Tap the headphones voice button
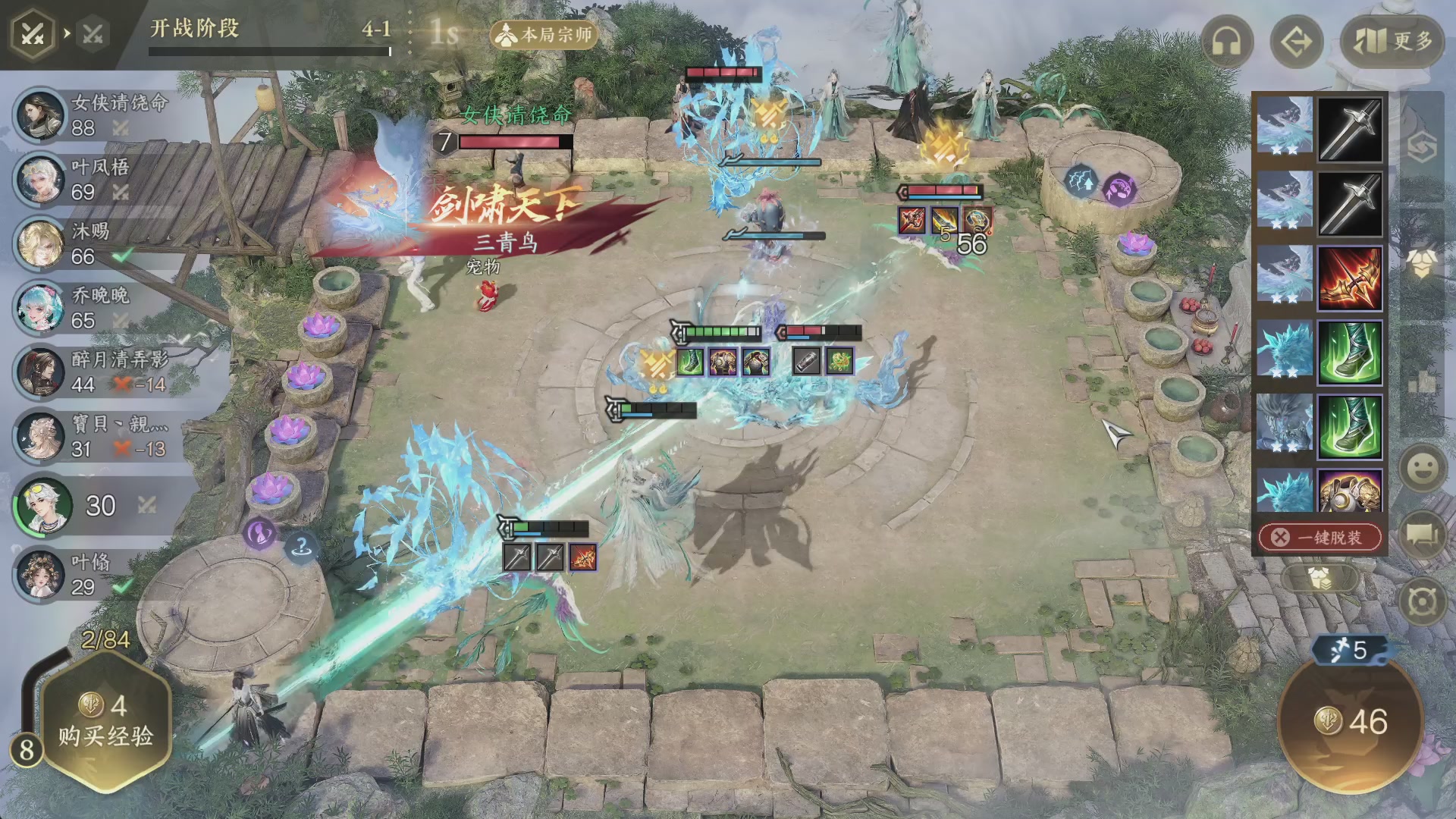The image size is (1456, 819). [1226, 42]
